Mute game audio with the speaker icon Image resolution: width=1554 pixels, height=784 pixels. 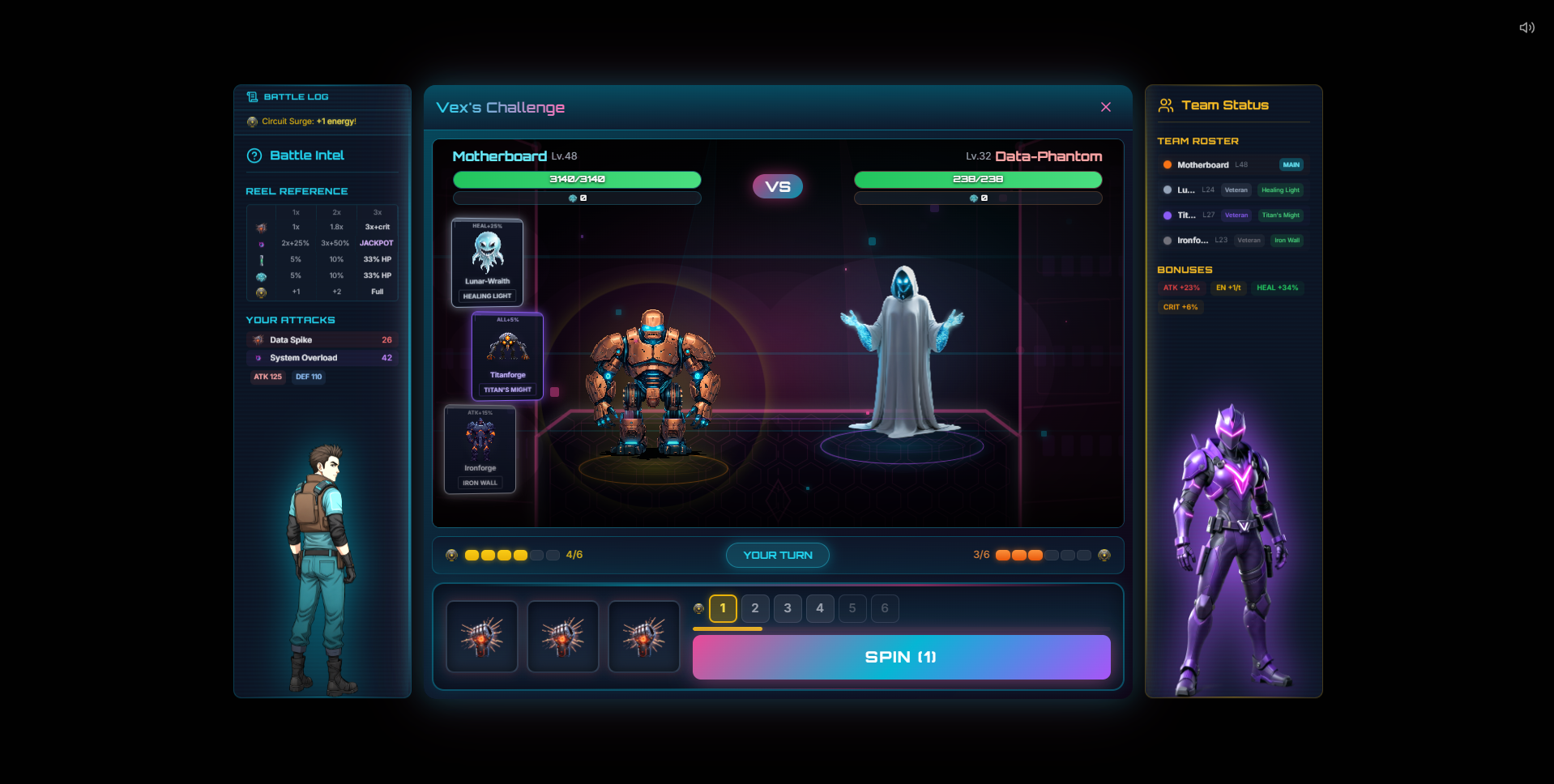point(1526,27)
